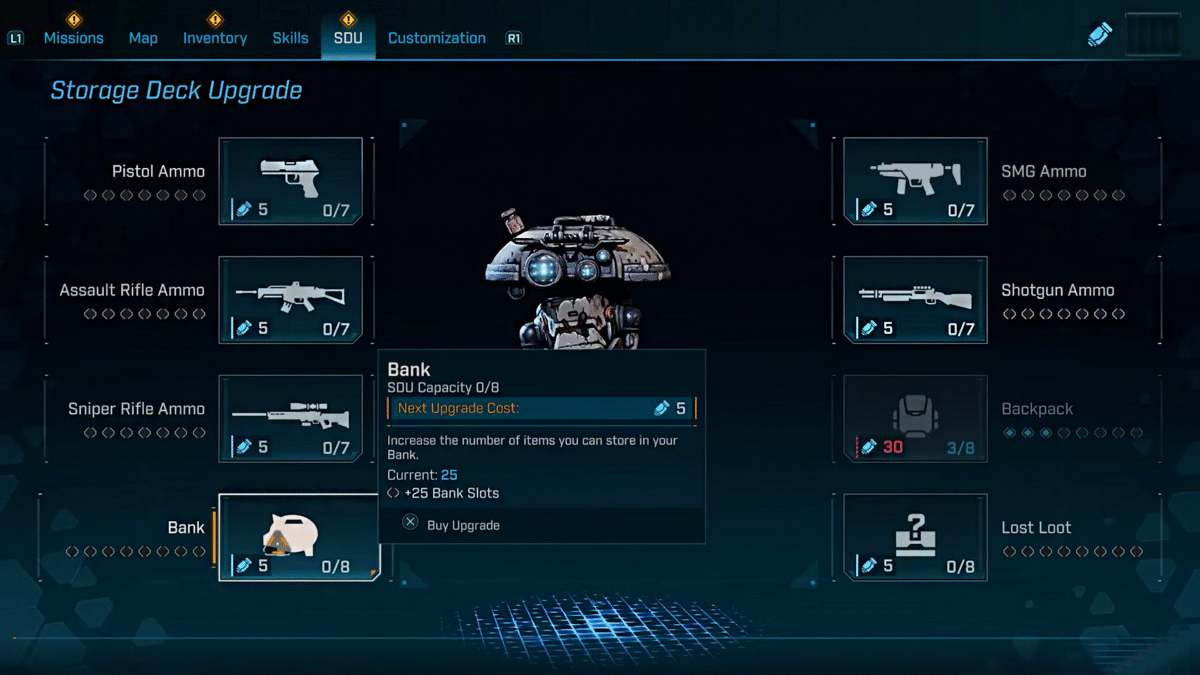Choose the Assault Rifle Ammo upgrade
This screenshot has width=1200, height=675.
click(291, 300)
